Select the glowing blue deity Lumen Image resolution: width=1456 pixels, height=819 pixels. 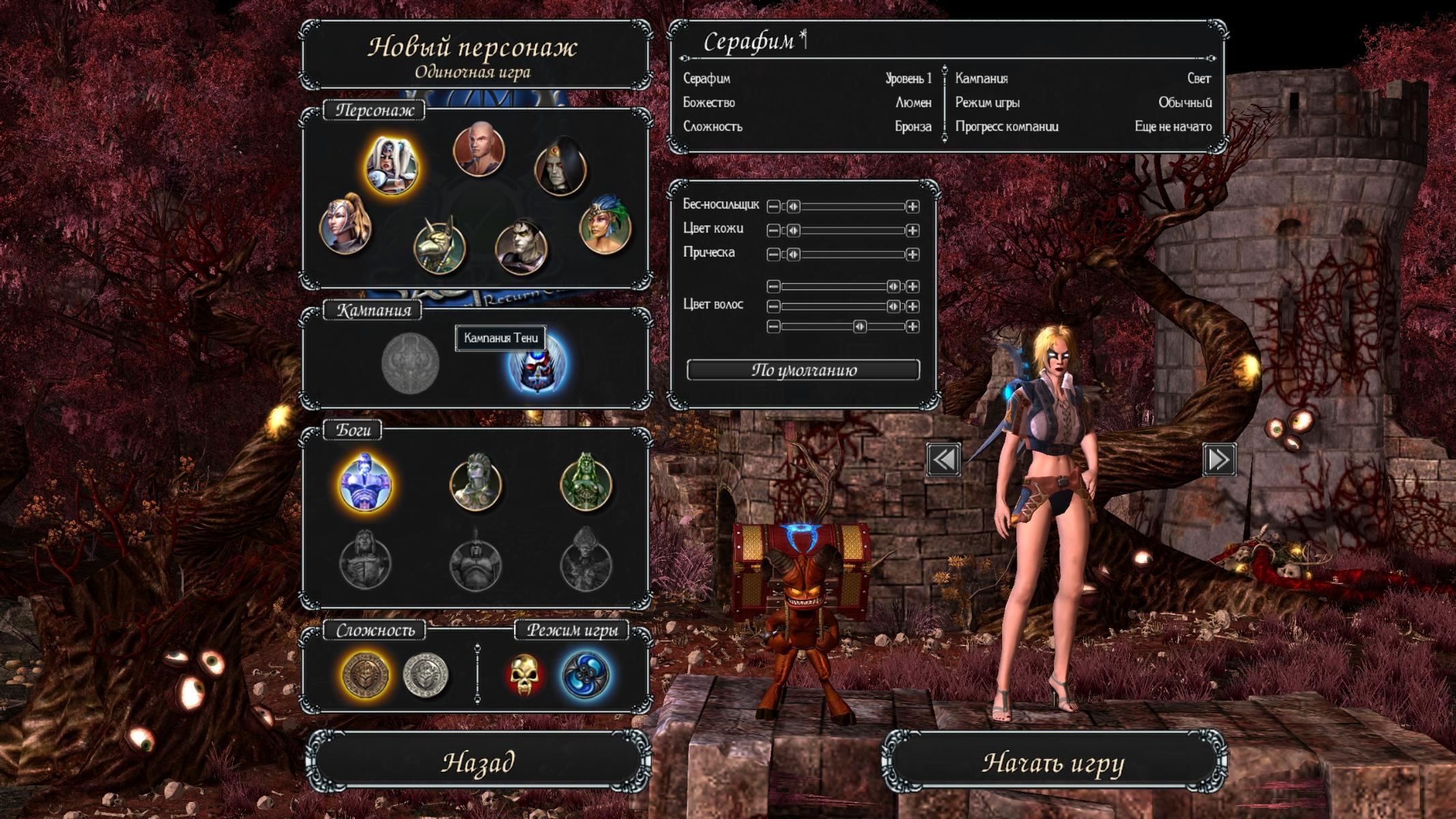tap(366, 483)
